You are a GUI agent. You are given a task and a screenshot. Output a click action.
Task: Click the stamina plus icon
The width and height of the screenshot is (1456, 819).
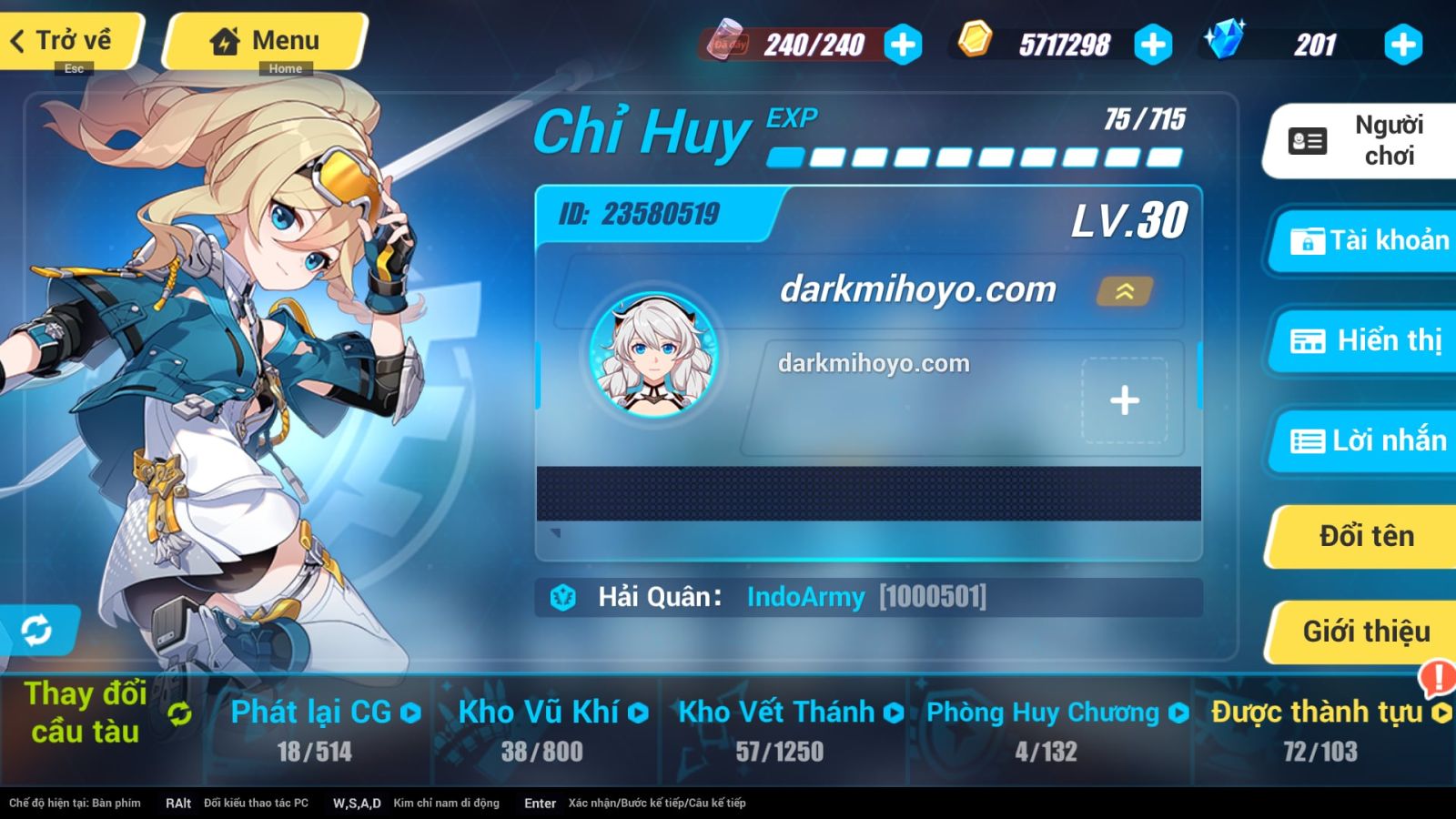902,43
